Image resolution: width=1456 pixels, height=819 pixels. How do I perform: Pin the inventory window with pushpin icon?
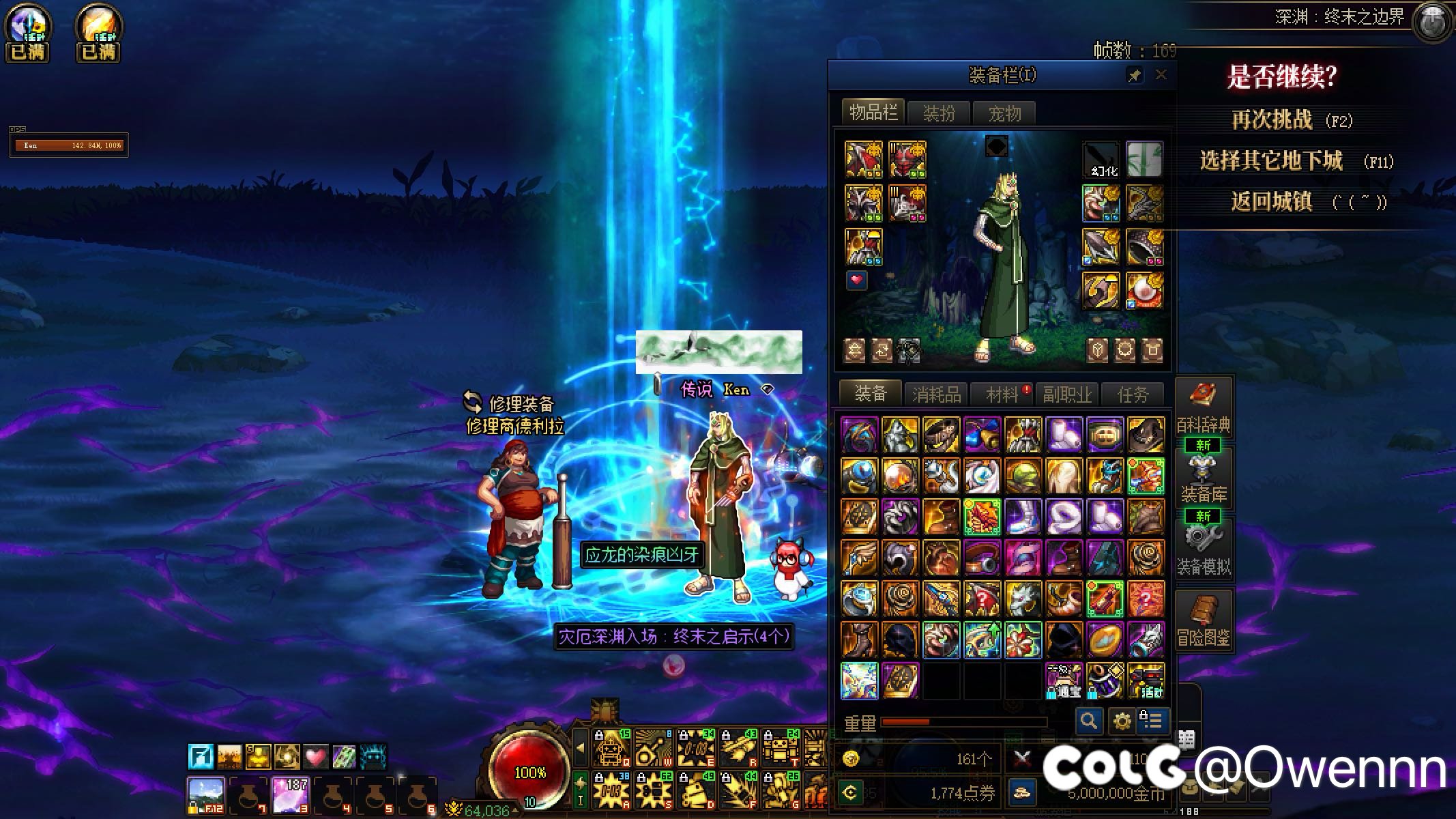1135,75
